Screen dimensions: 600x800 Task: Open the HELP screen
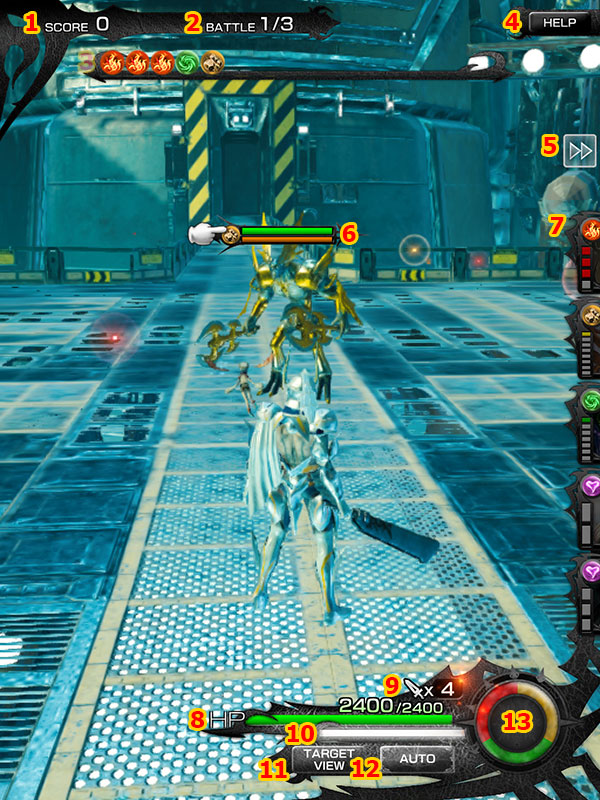(x=559, y=22)
